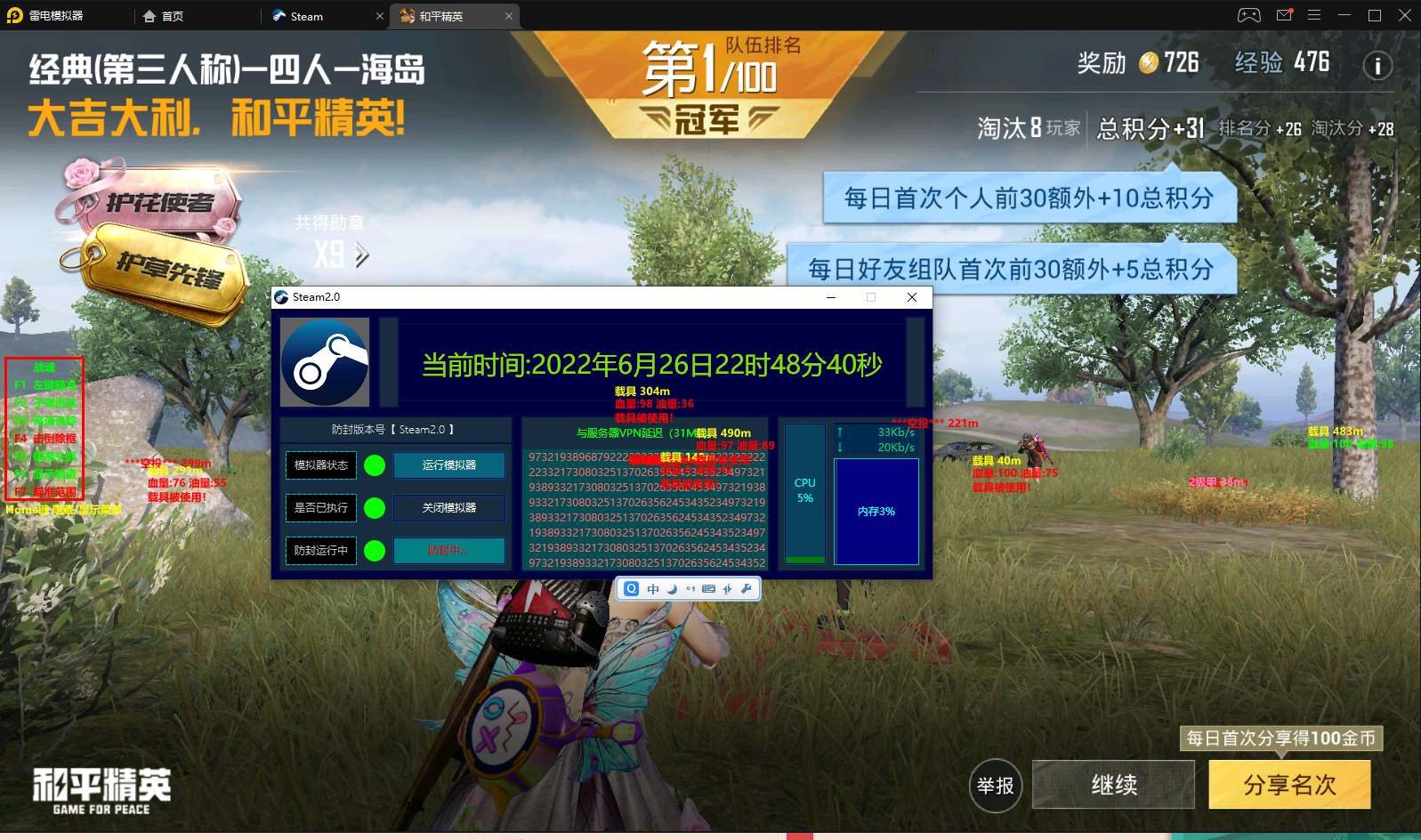This screenshot has height=840, width=1421.
Task: Click the Steam logo in Steam2.0 window
Action: coord(325,363)
